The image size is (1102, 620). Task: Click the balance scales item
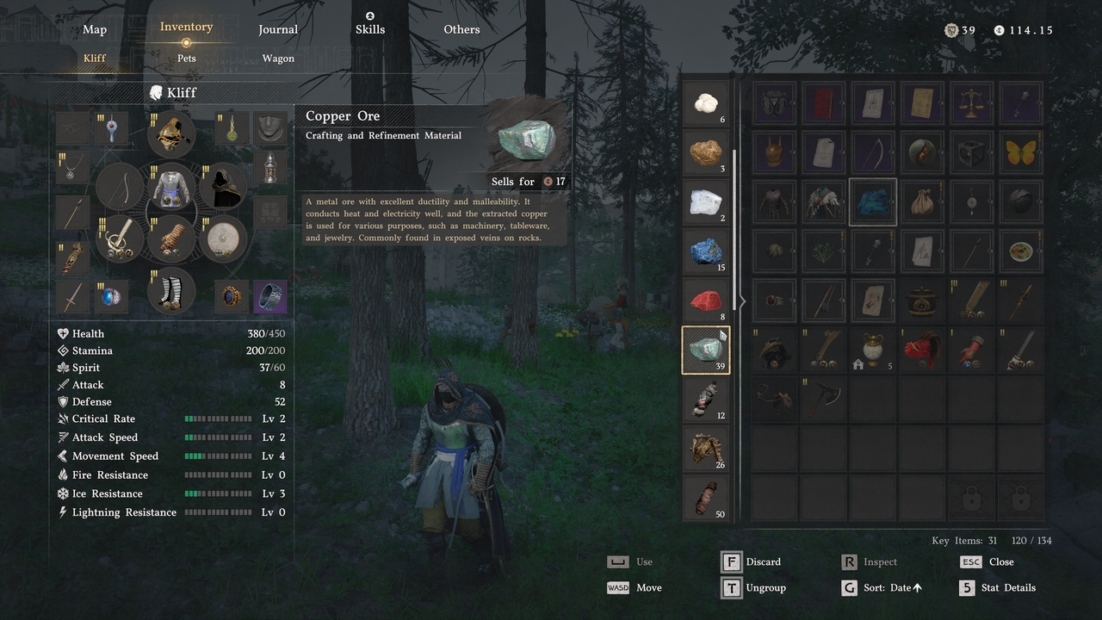[x=971, y=103]
